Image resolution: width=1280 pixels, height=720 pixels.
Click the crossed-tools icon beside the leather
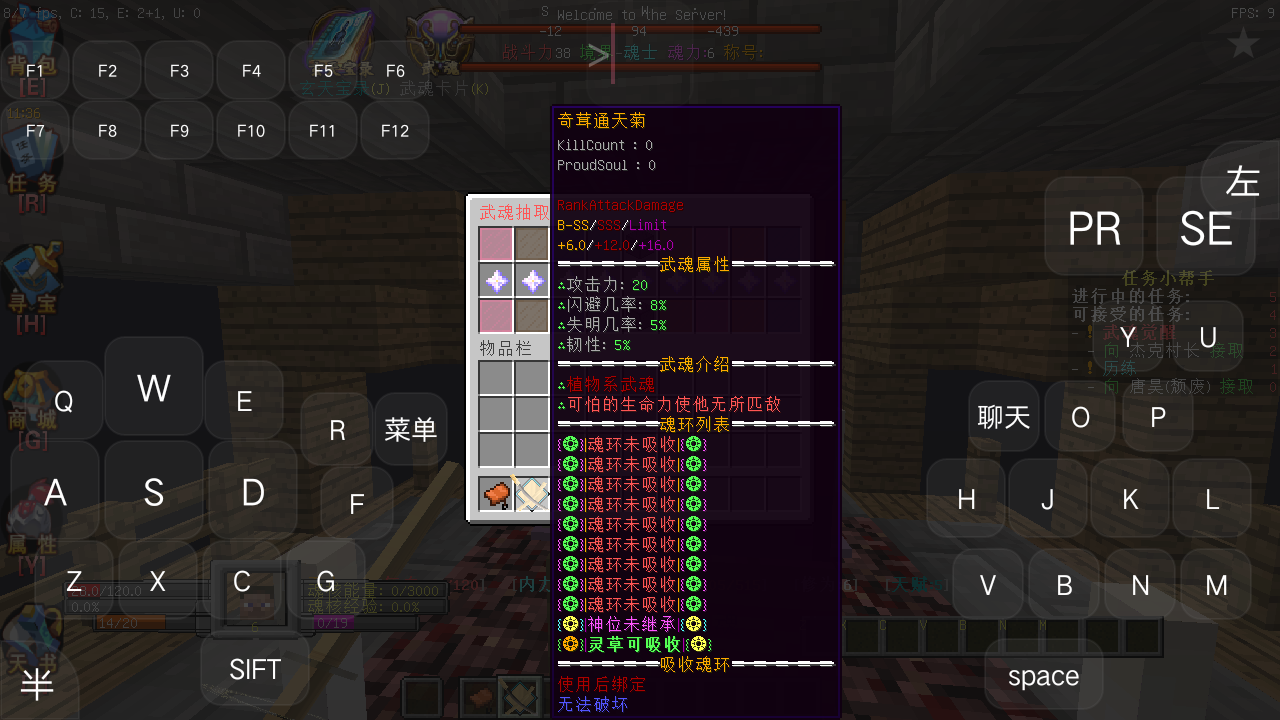[530, 494]
